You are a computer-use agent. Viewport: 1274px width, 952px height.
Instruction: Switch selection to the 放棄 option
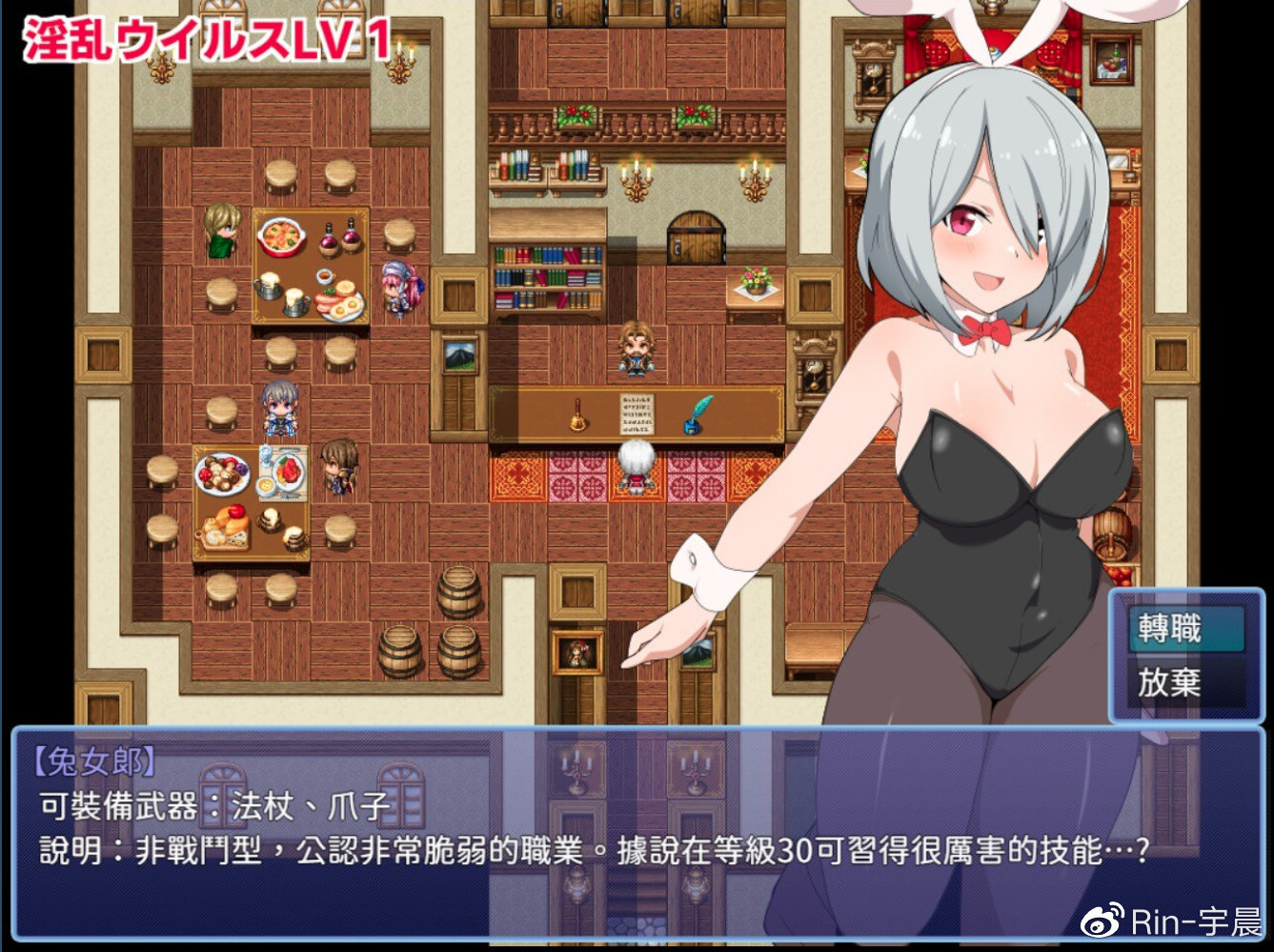coord(1168,683)
